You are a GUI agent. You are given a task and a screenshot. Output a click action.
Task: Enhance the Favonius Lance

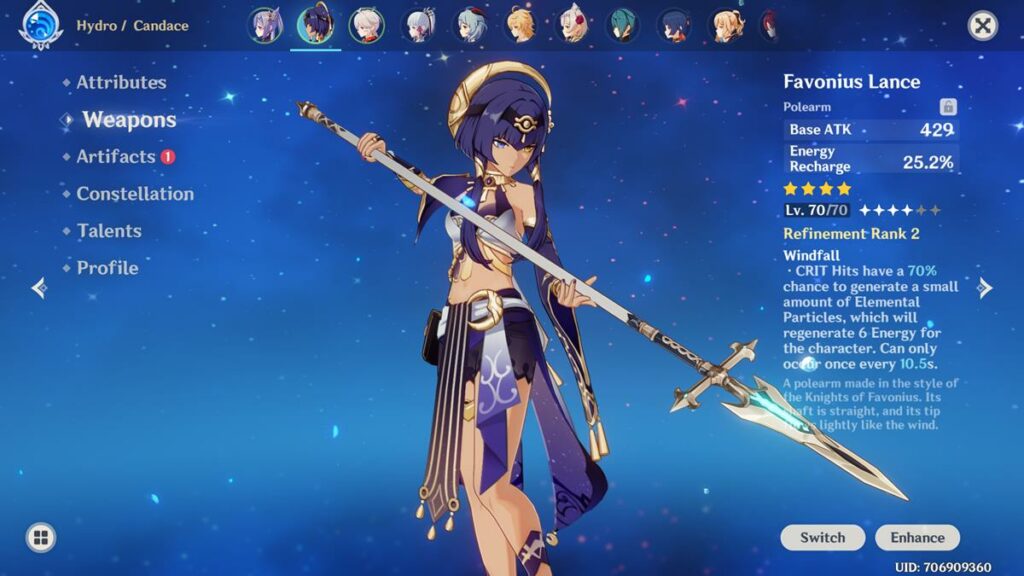pos(917,538)
